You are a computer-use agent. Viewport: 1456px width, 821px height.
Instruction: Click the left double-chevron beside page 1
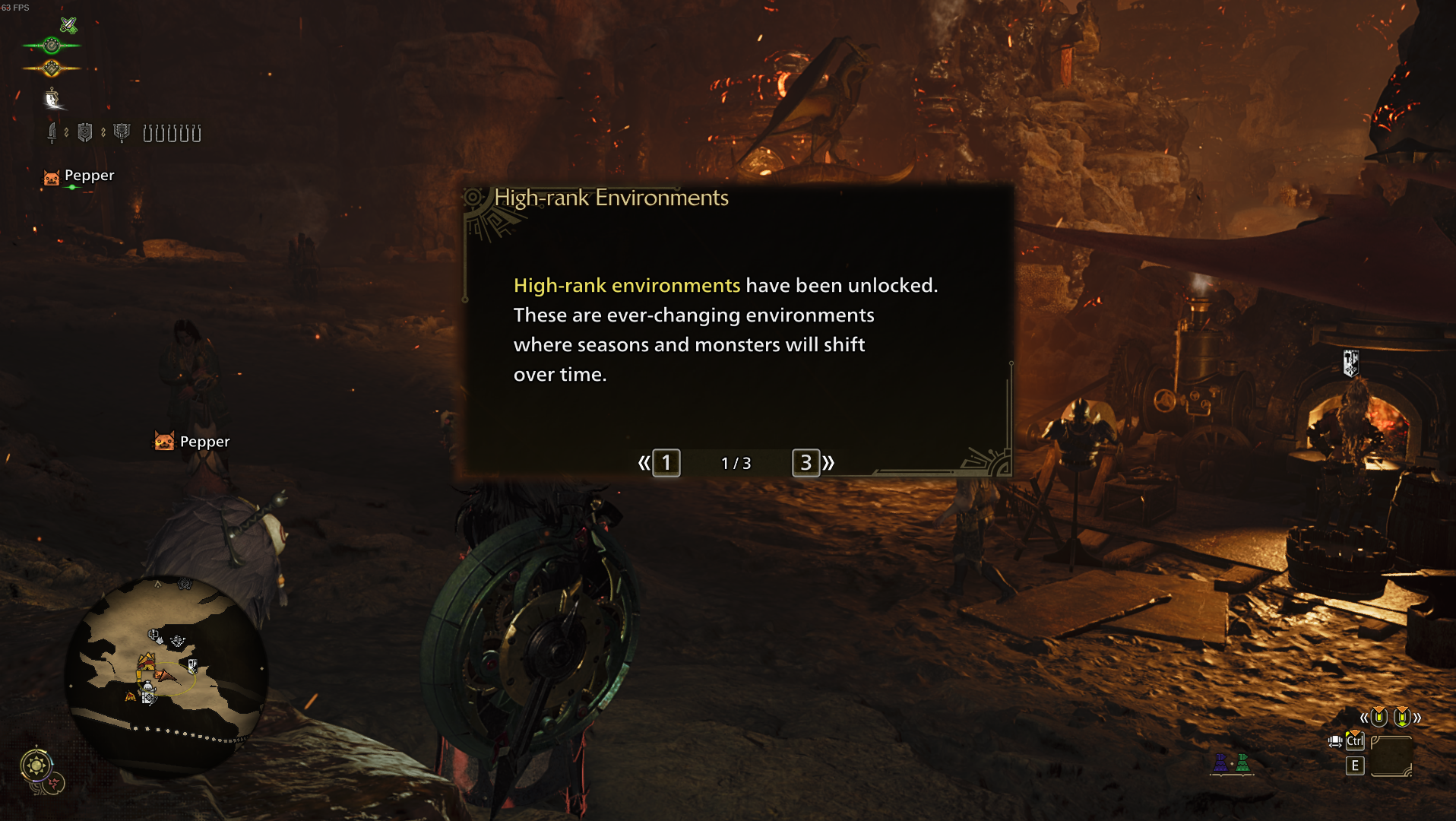[644, 463]
